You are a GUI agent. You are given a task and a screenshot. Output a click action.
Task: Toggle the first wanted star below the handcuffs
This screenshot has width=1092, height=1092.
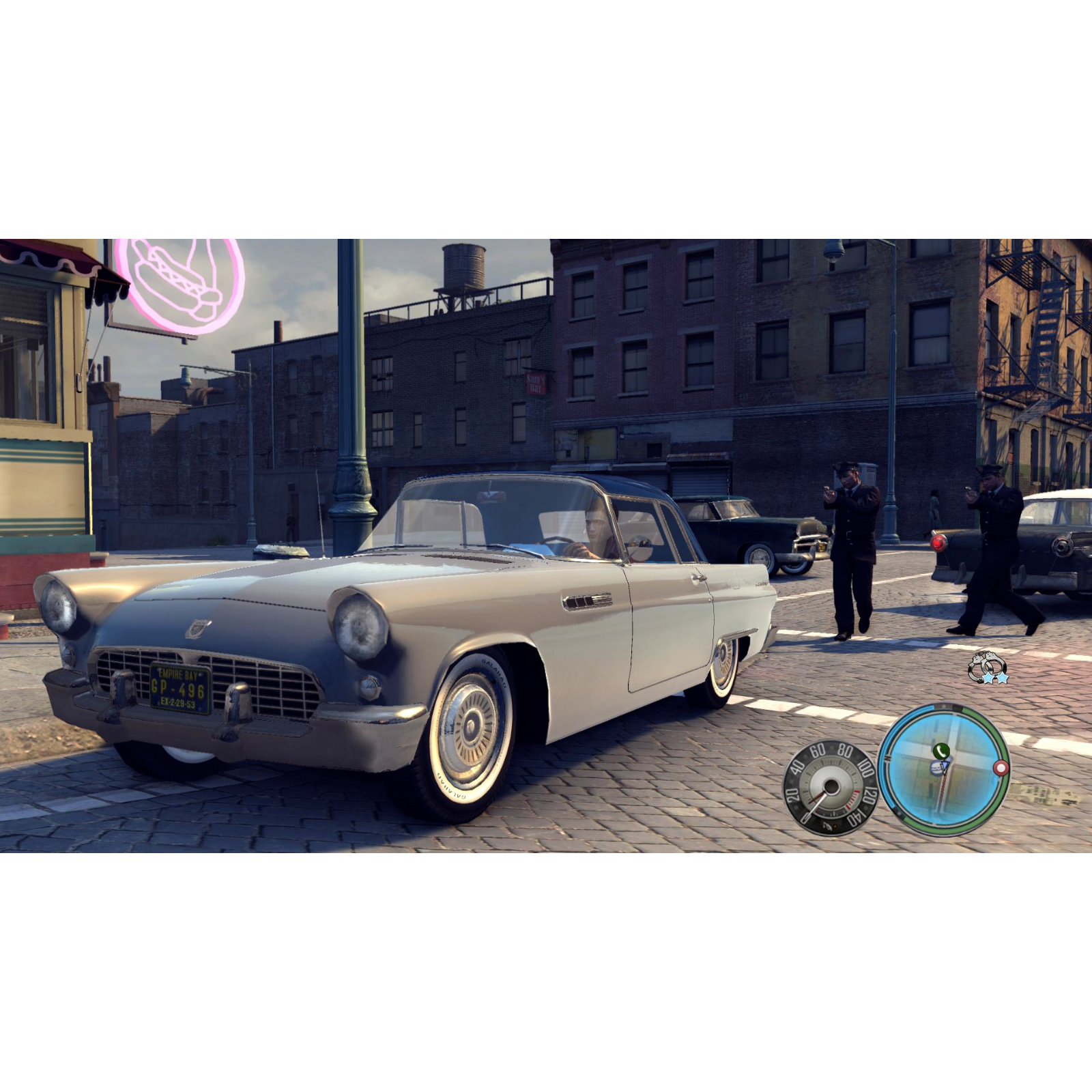(988, 678)
